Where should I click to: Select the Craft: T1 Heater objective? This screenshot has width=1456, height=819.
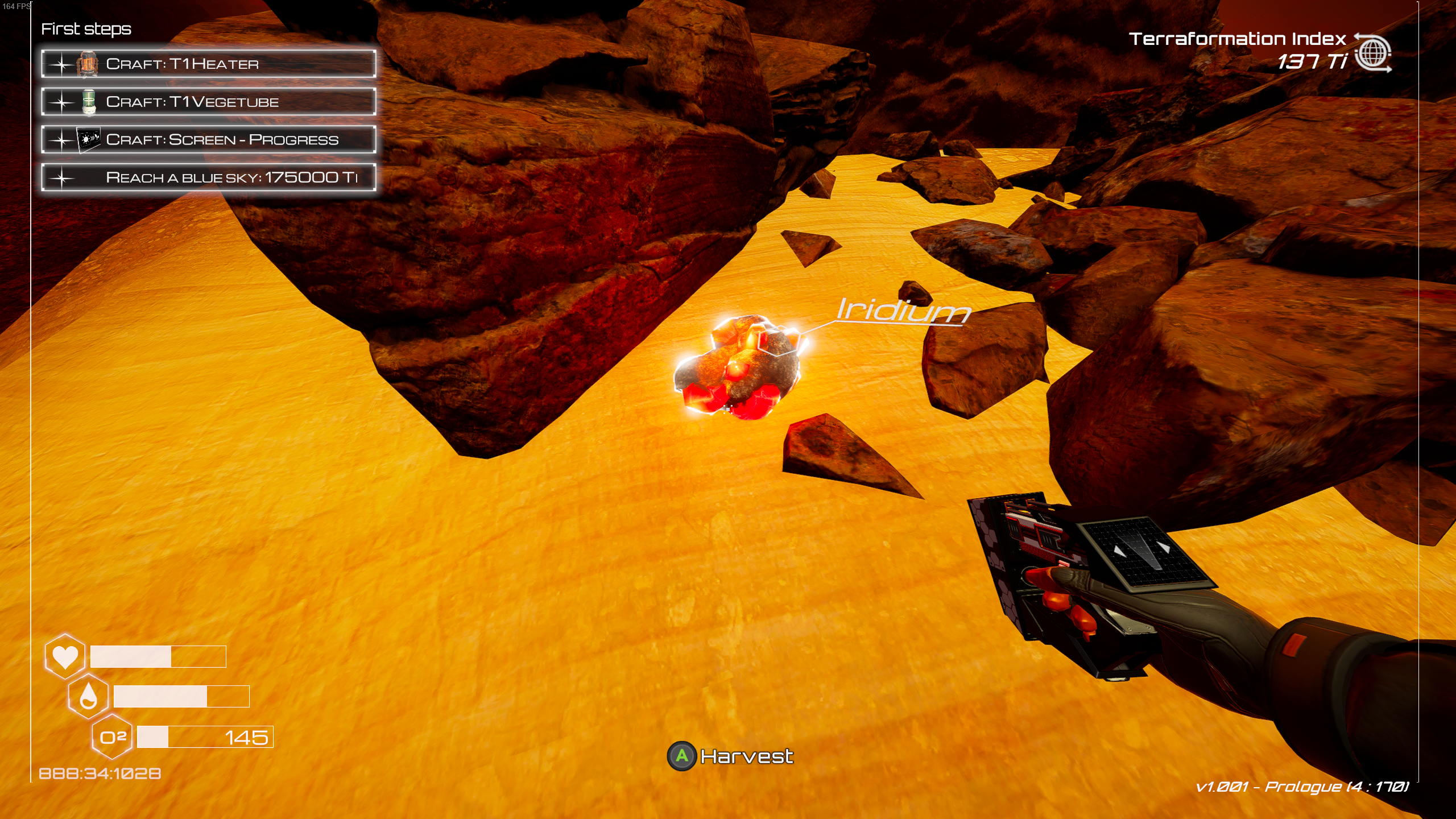[x=208, y=64]
